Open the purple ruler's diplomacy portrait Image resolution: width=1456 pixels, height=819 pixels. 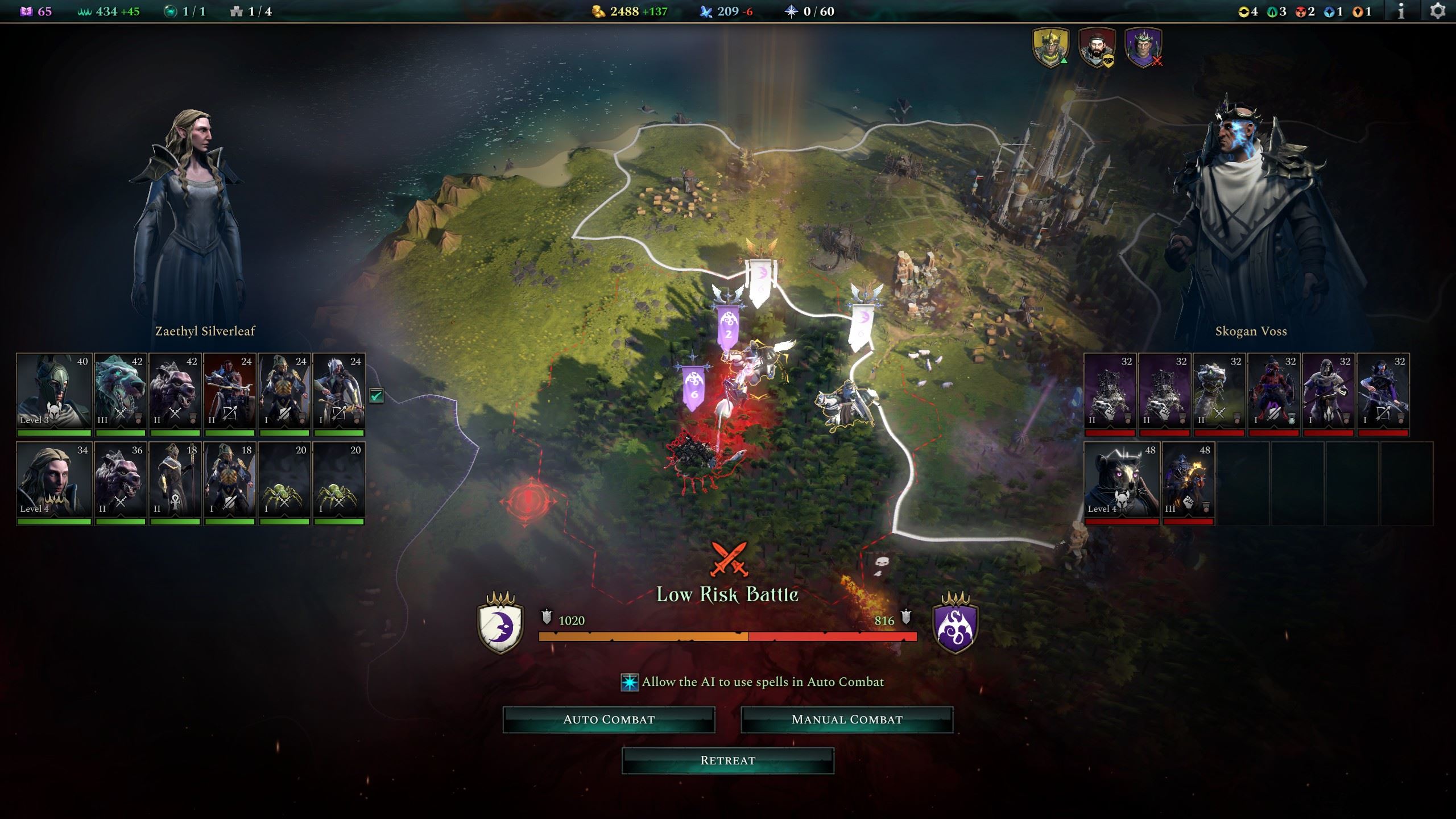coord(1143,47)
